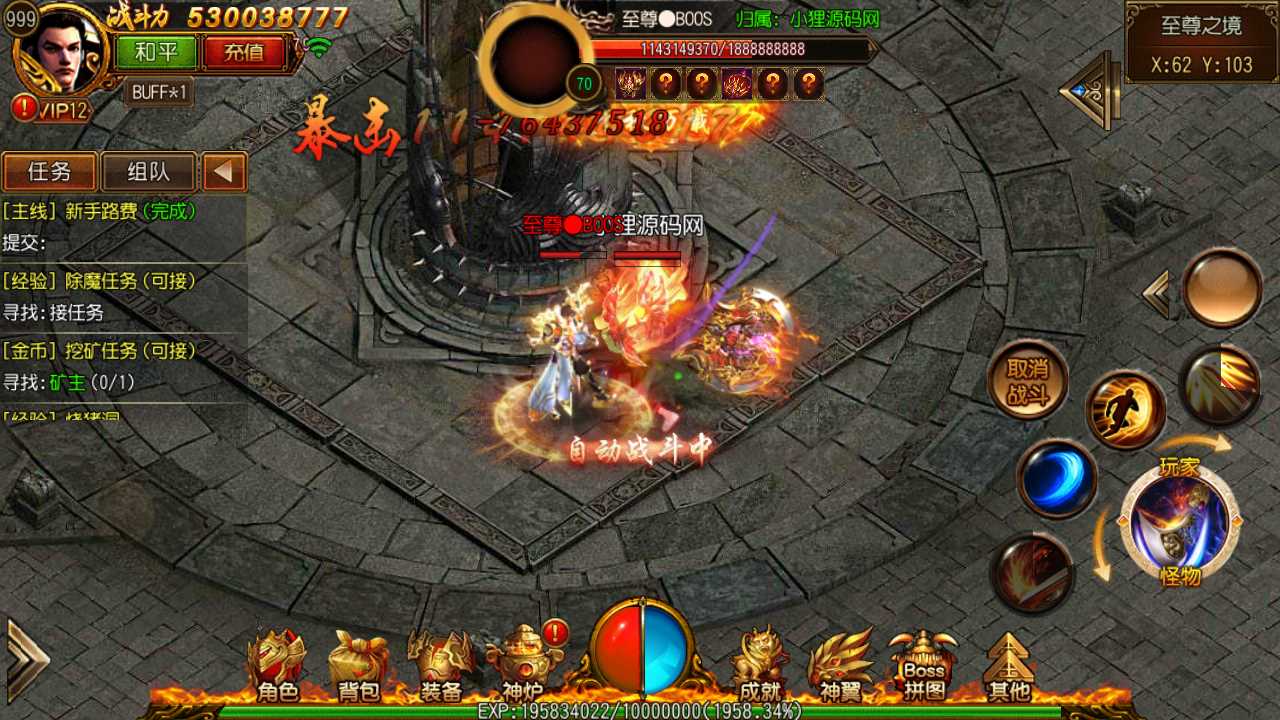Toggle the 和平 peace attack mode

coord(155,53)
